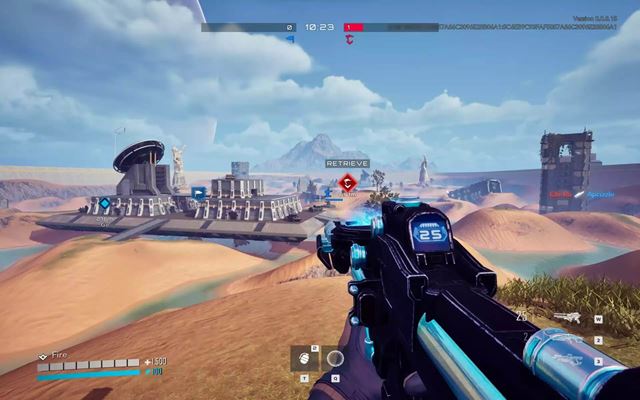Click the red RETRIEVE flag objective marker
Image resolution: width=640 pixels, height=400 pixels.
click(347, 181)
